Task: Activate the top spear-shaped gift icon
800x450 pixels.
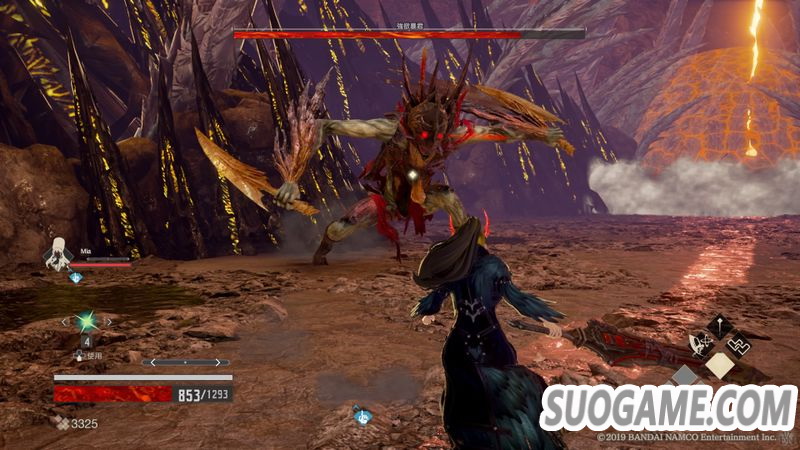Action: pyautogui.click(x=720, y=324)
